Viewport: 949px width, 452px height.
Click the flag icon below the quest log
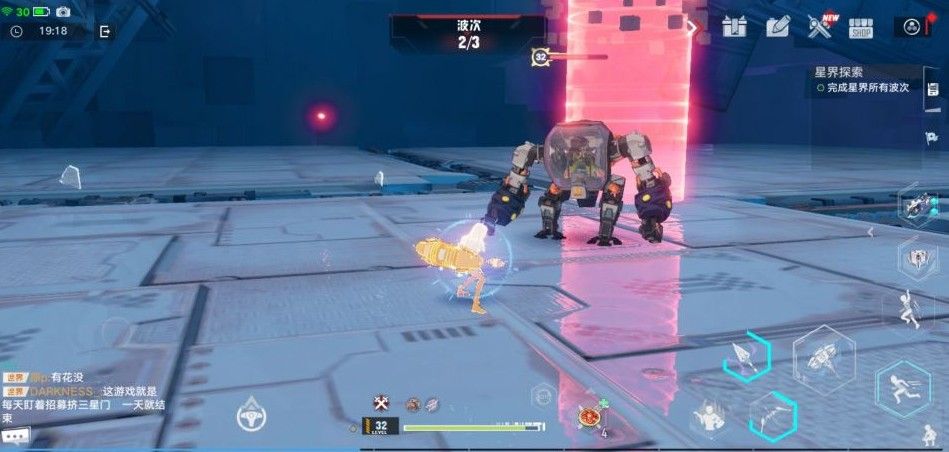[x=932, y=137]
